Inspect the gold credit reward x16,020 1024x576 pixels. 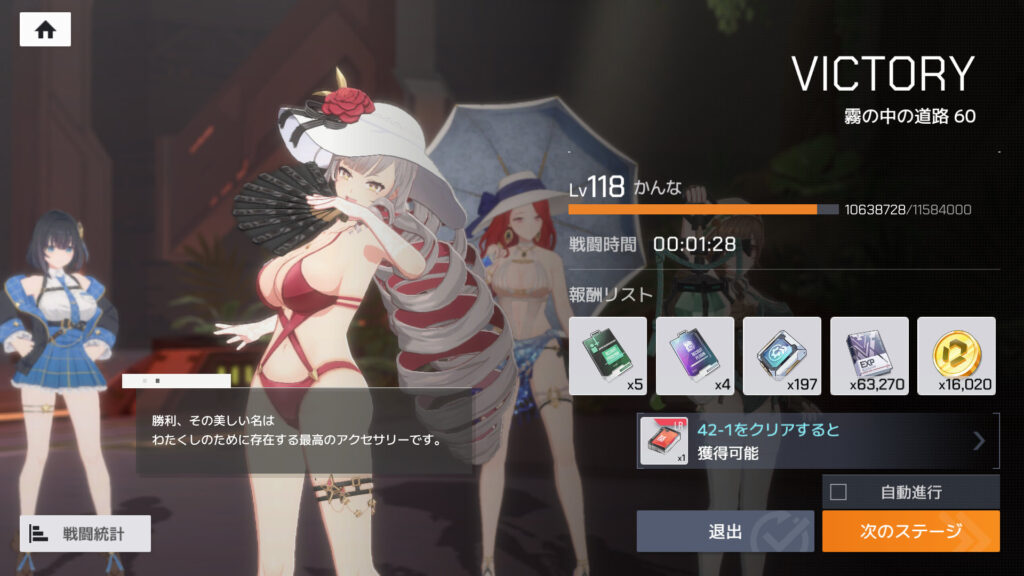(956, 356)
